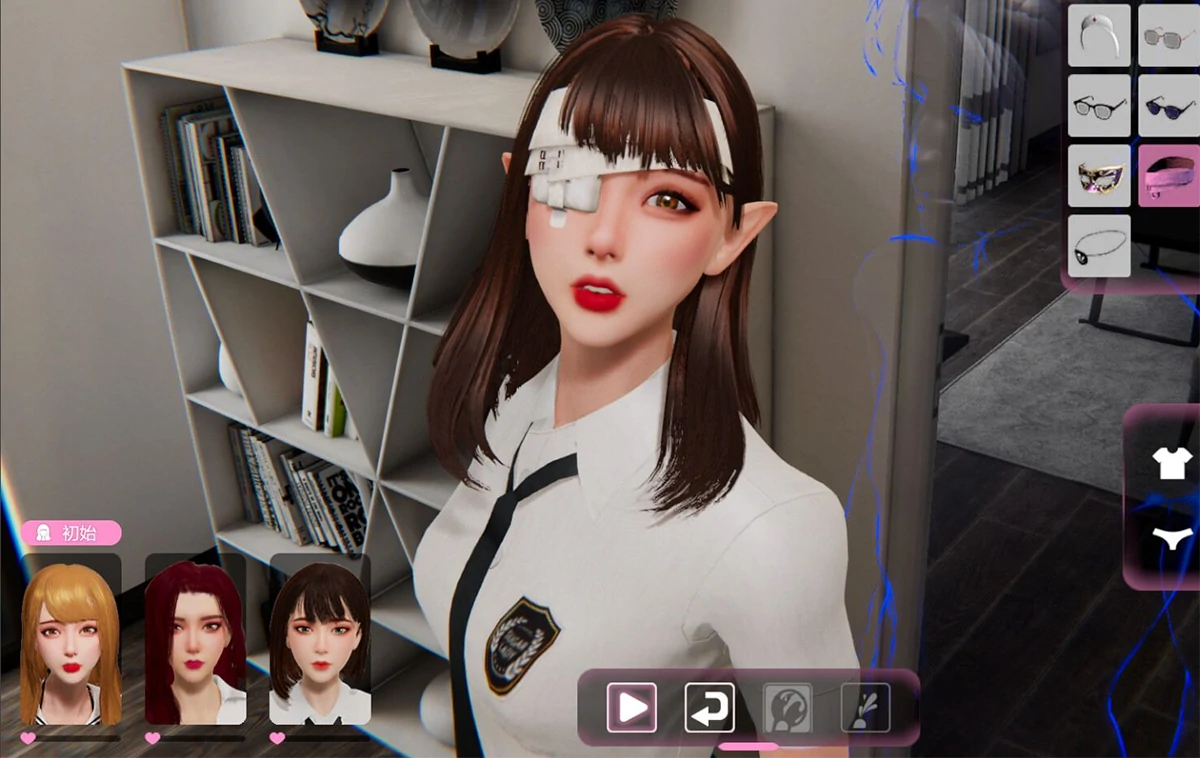Viewport: 1200px width, 758px height.
Task: Click the play triangle button
Action: [632, 708]
